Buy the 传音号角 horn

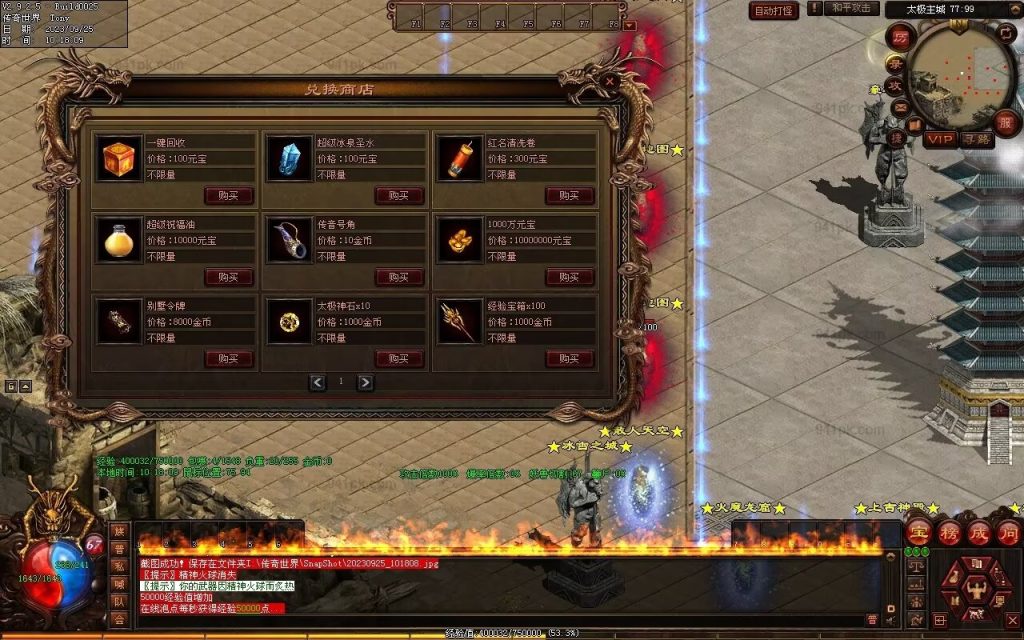(399, 277)
